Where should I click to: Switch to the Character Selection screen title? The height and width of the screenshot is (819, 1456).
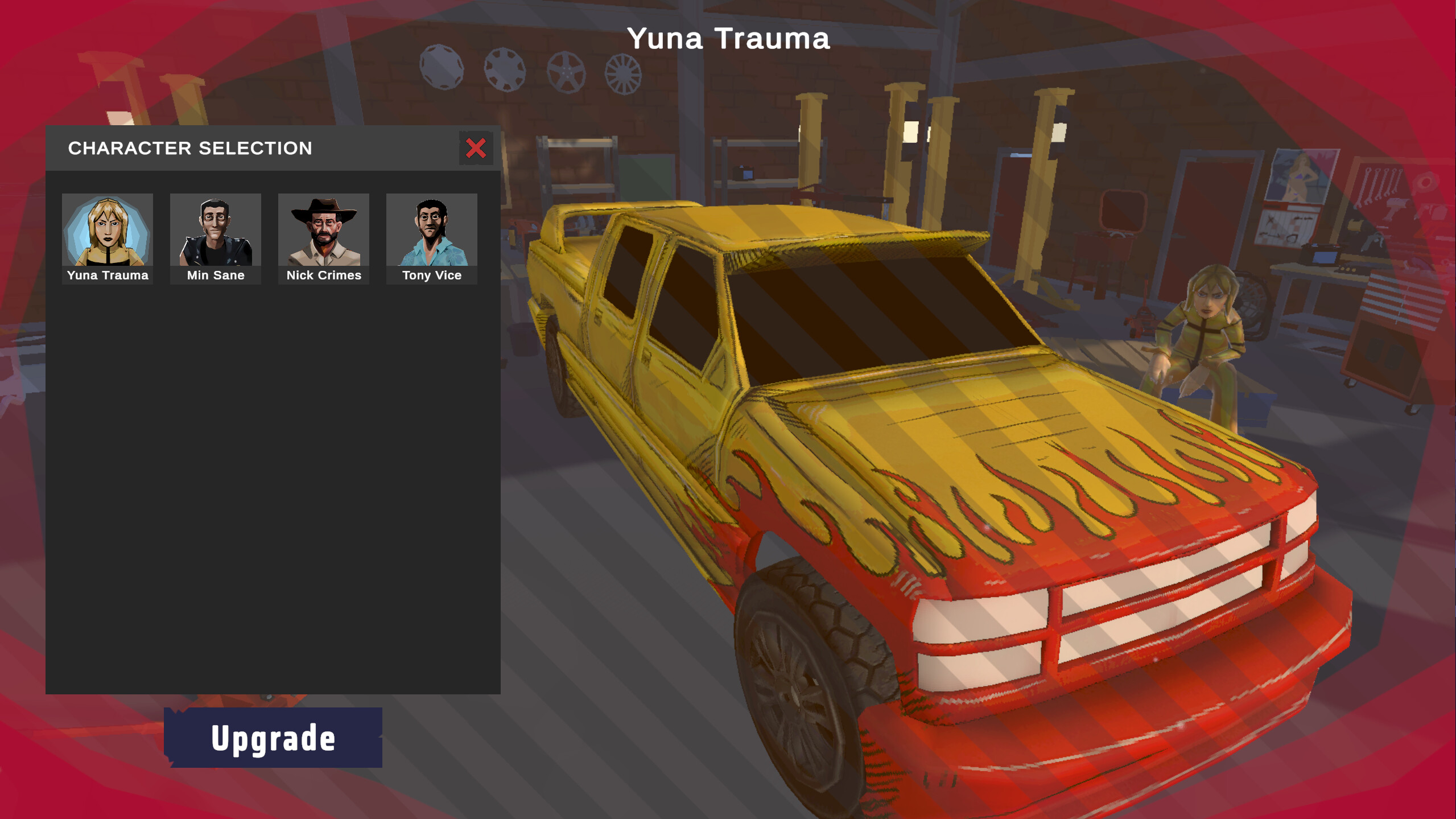click(189, 149)
